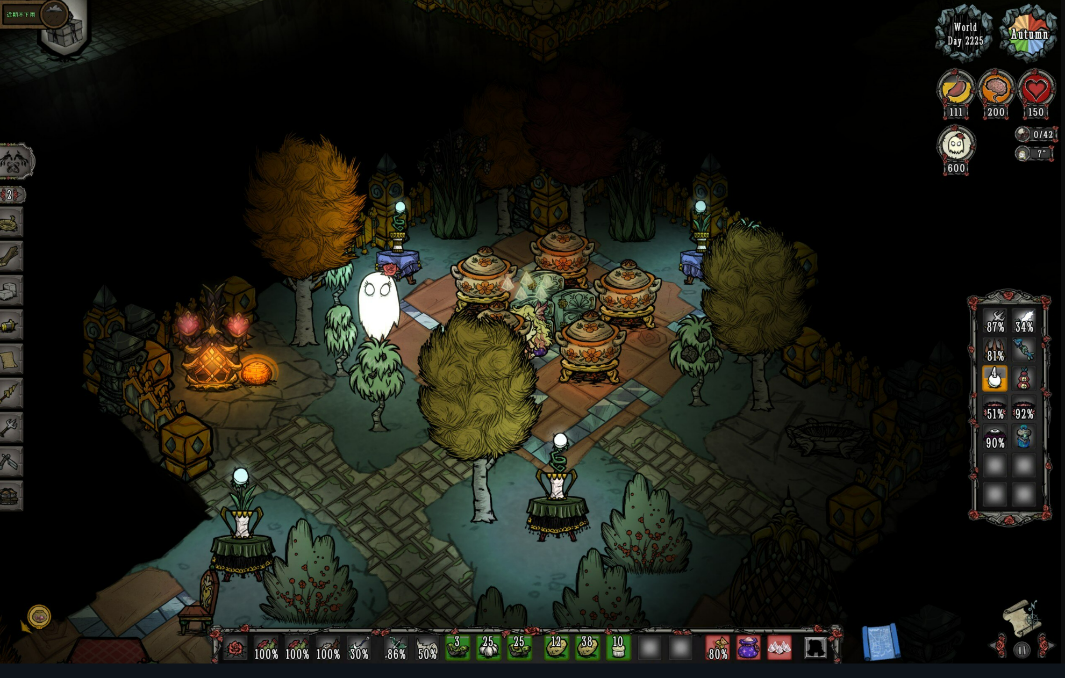Select the inventory stack of 3
The image size is (1065, 678).
458,648
